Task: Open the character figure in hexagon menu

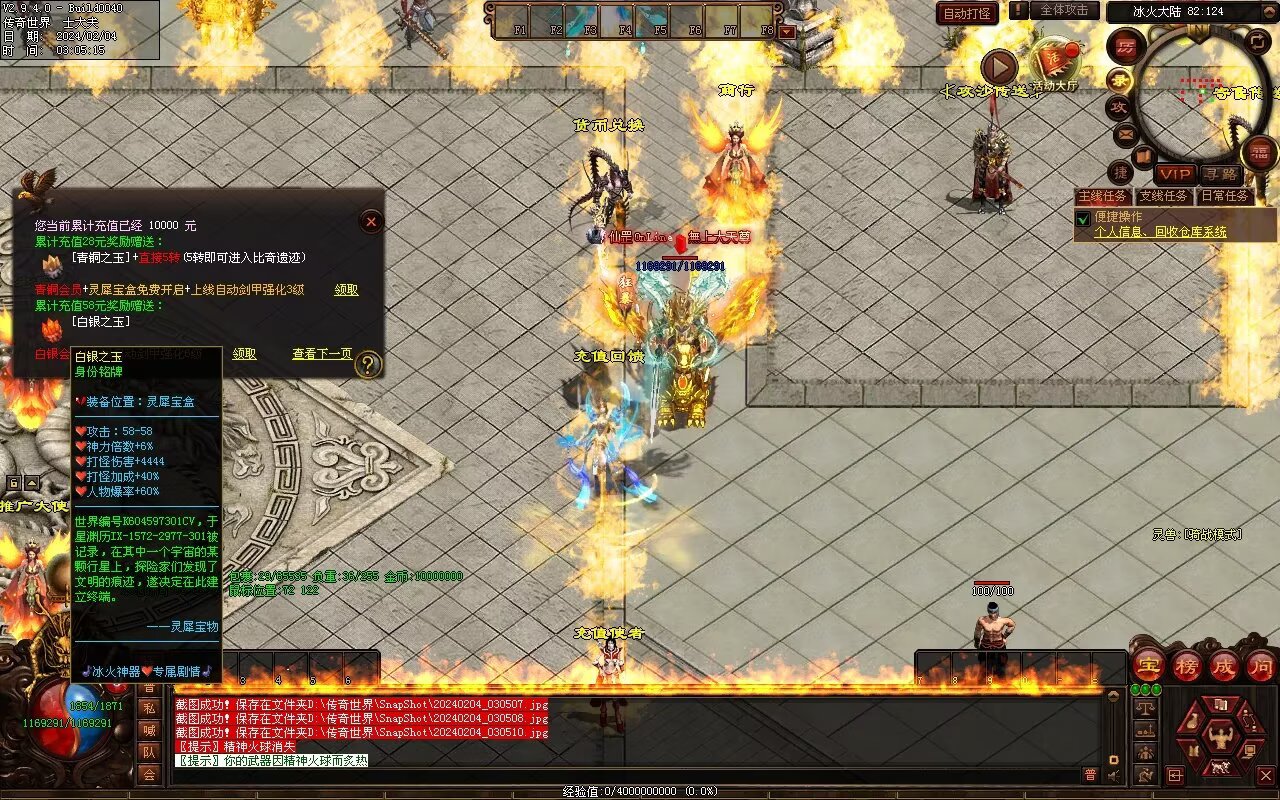Action: click(1220, 738)
